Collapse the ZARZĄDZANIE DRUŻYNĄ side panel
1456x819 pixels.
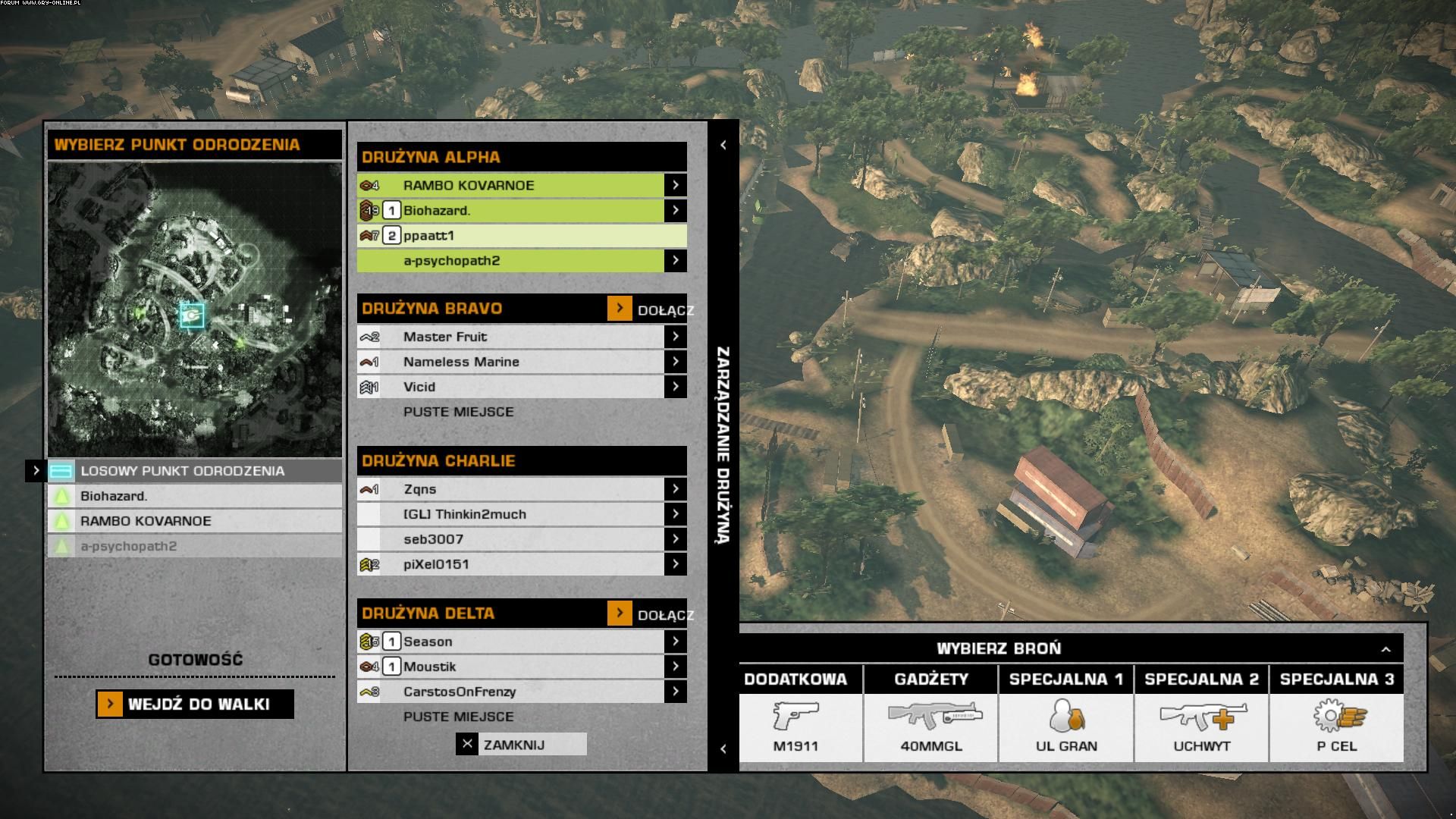click(x=723, y=145)
